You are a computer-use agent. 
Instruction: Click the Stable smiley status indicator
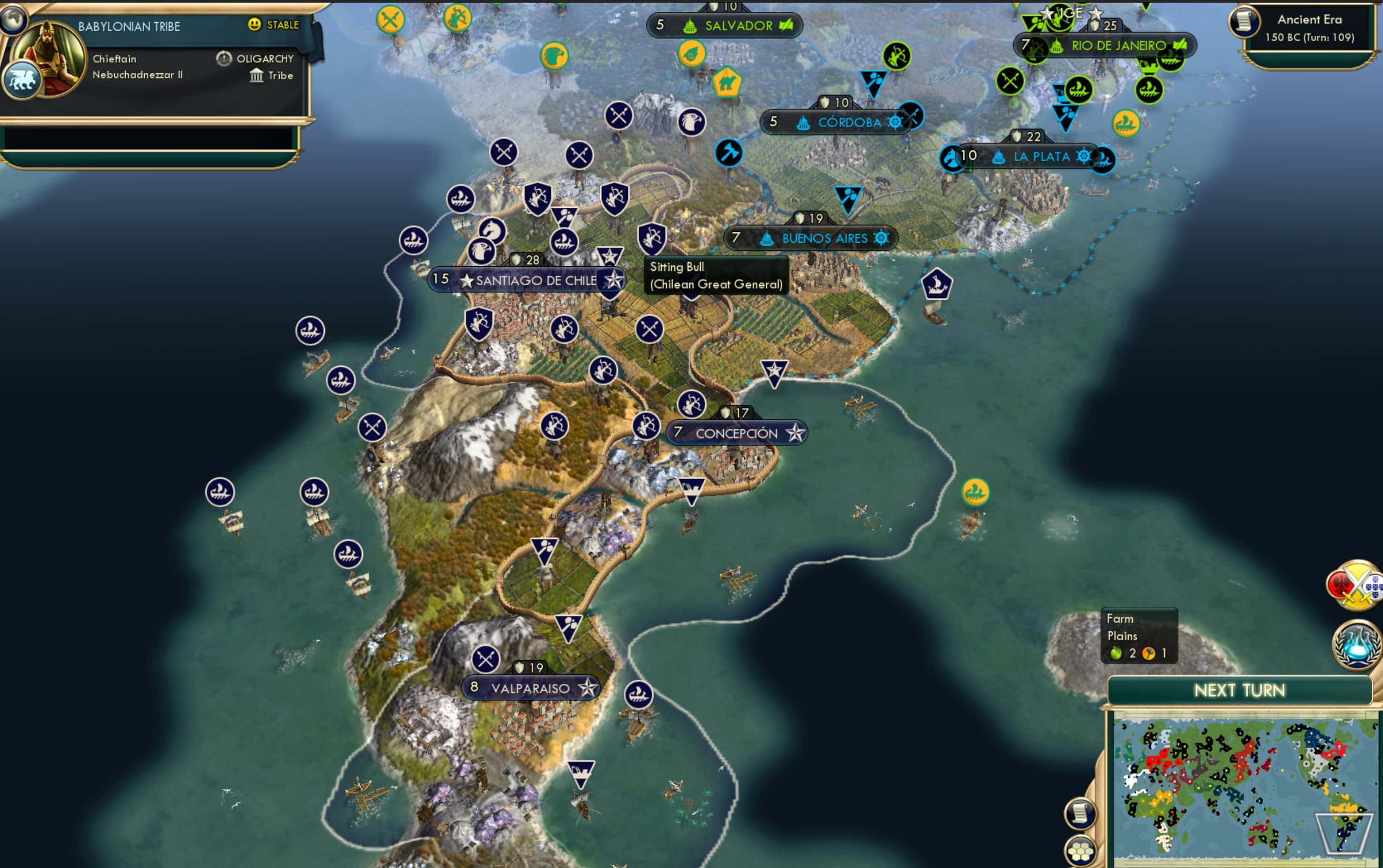coord(254,25)
